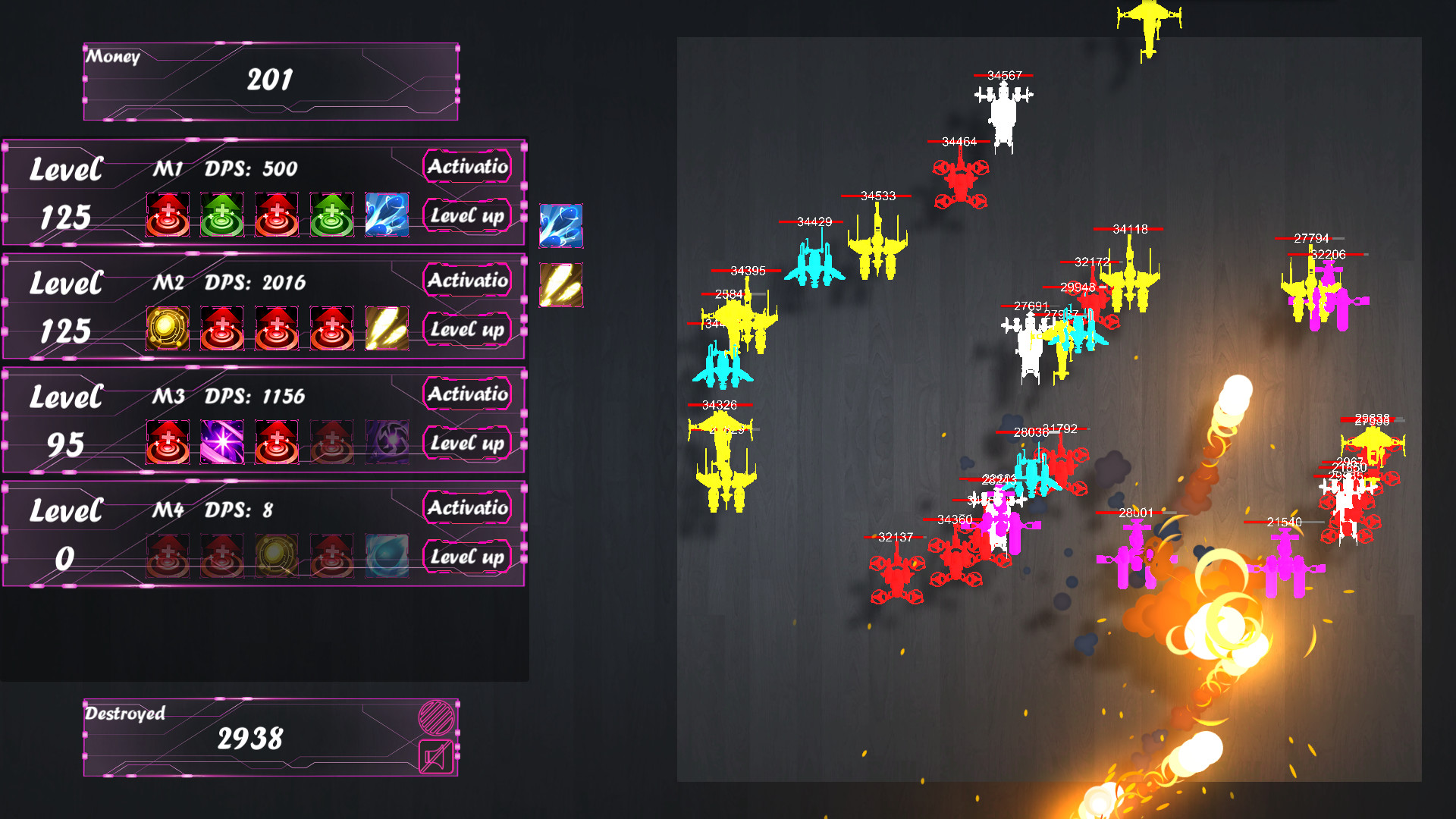
Task: Level up the M4 weapon
Action: [x=467, y=557]
